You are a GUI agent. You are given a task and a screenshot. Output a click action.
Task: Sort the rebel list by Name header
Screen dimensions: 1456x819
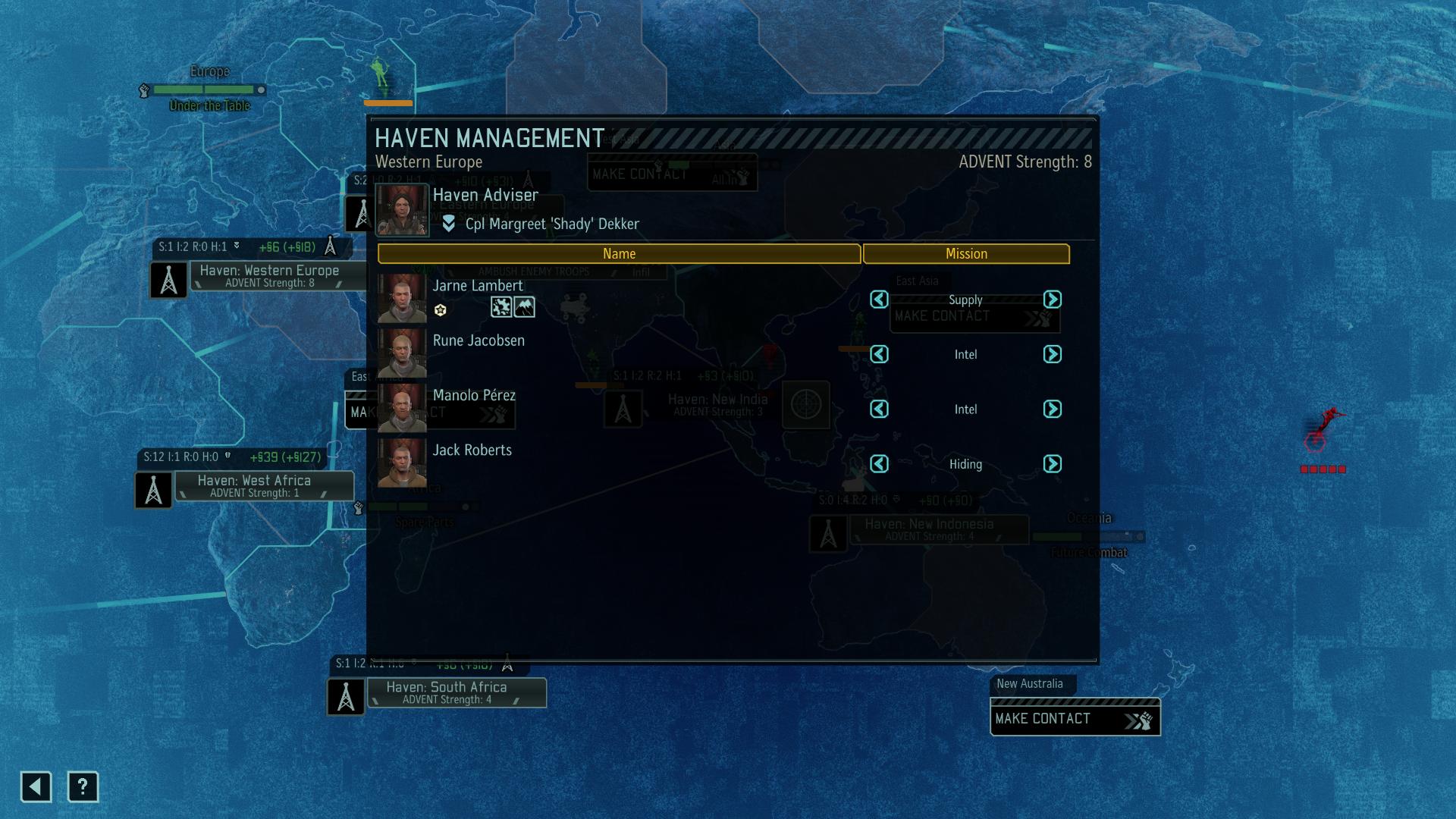pyautogui.click(x=619, y=254)
